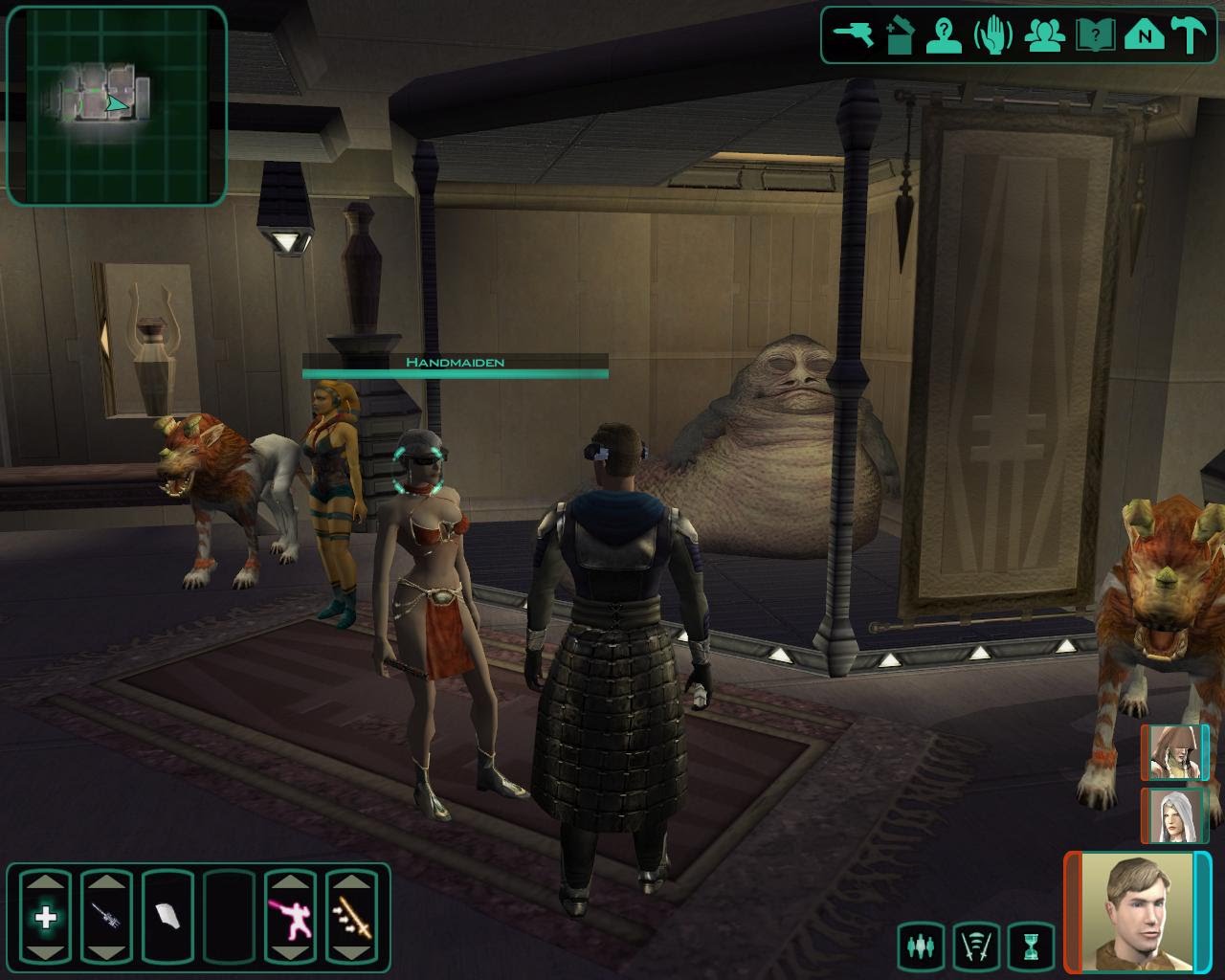1225x980 pixels.
Task: Open the inventory box icon
Action: pyautogui.click(x=900, y=36)
